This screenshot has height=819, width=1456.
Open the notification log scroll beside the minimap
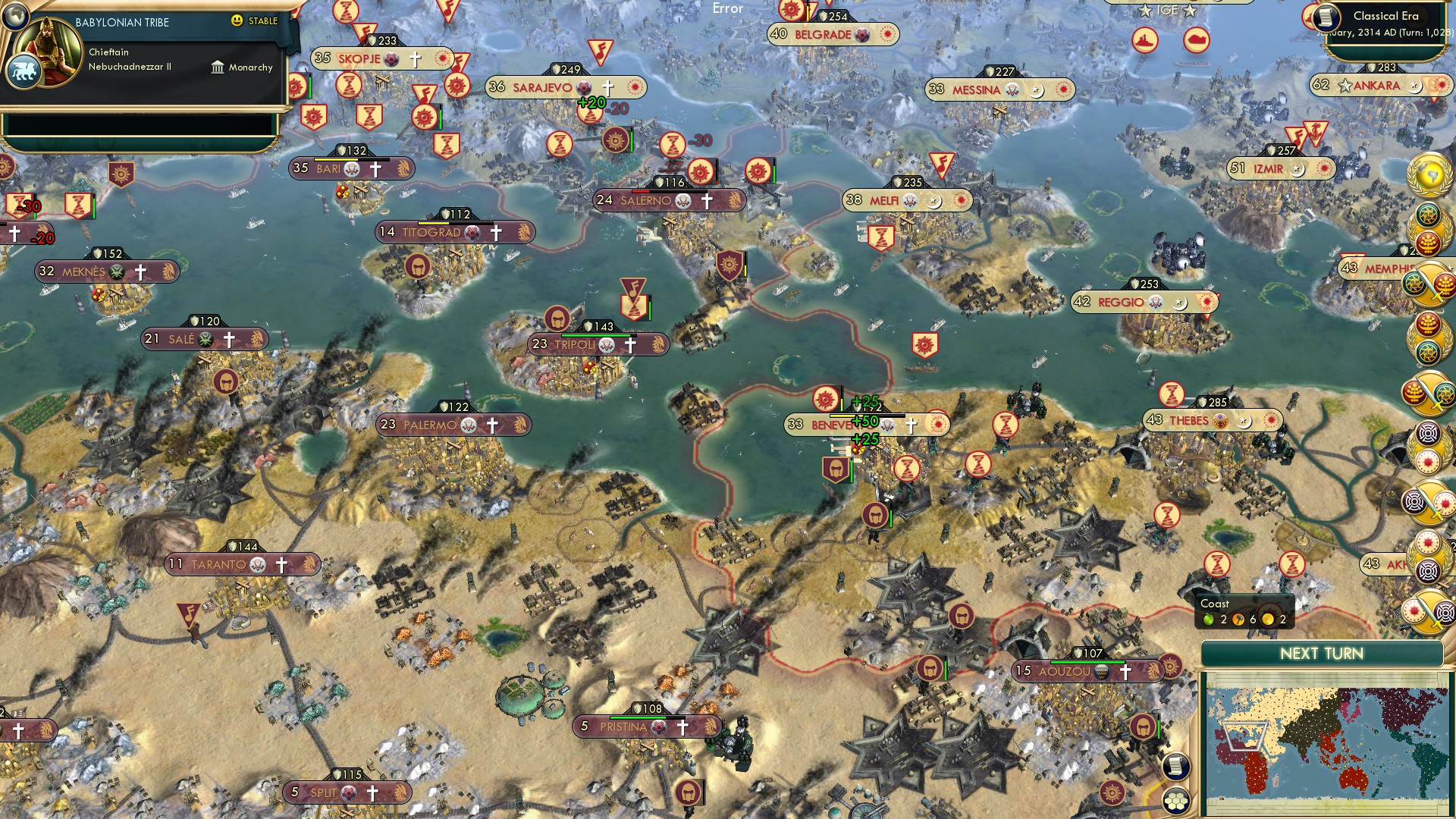(1175, 766)
